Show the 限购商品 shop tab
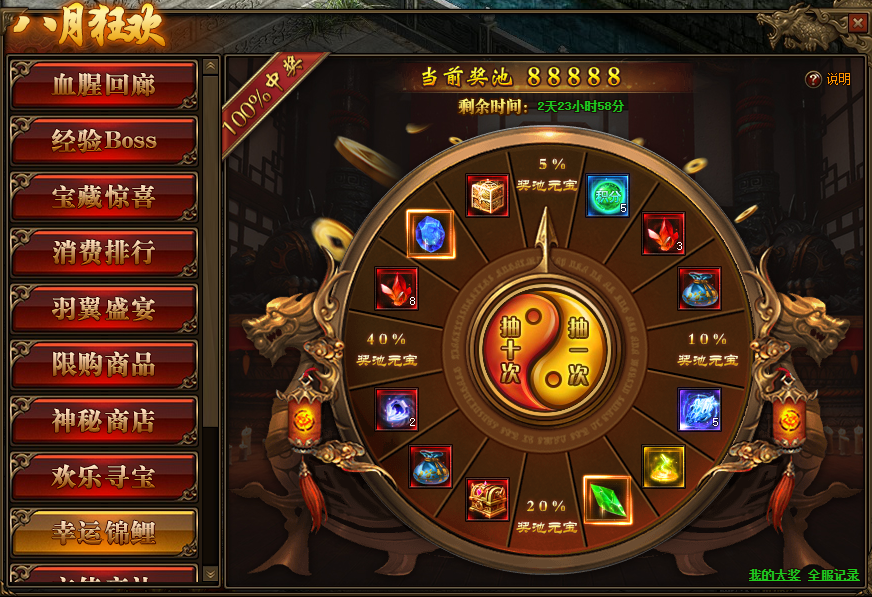This screenshot has height=597, width=872. point(103,365)
